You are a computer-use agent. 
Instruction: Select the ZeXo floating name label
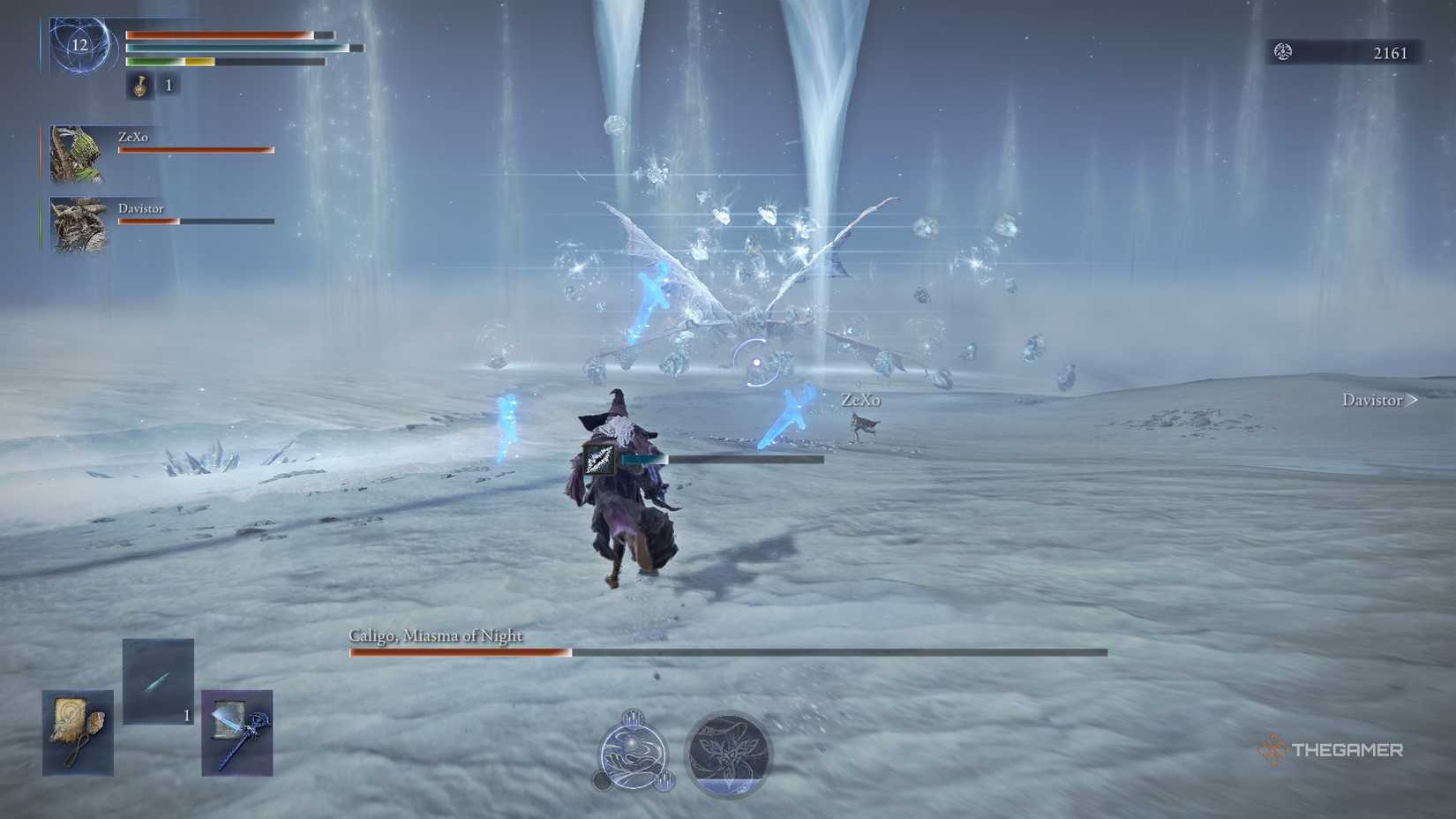pos(860,399)
